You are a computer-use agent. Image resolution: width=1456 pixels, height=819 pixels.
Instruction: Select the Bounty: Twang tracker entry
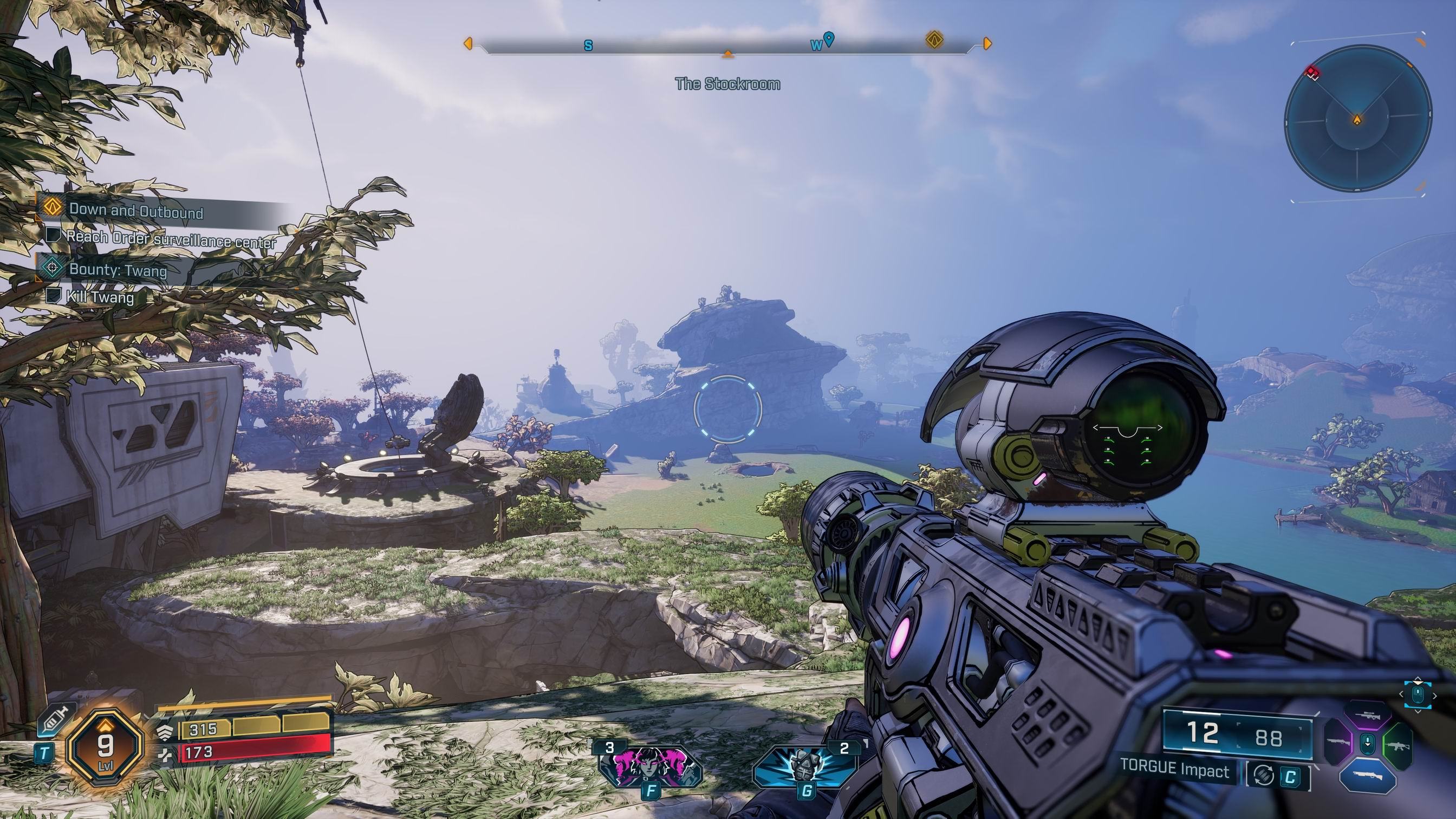point(118,270)
